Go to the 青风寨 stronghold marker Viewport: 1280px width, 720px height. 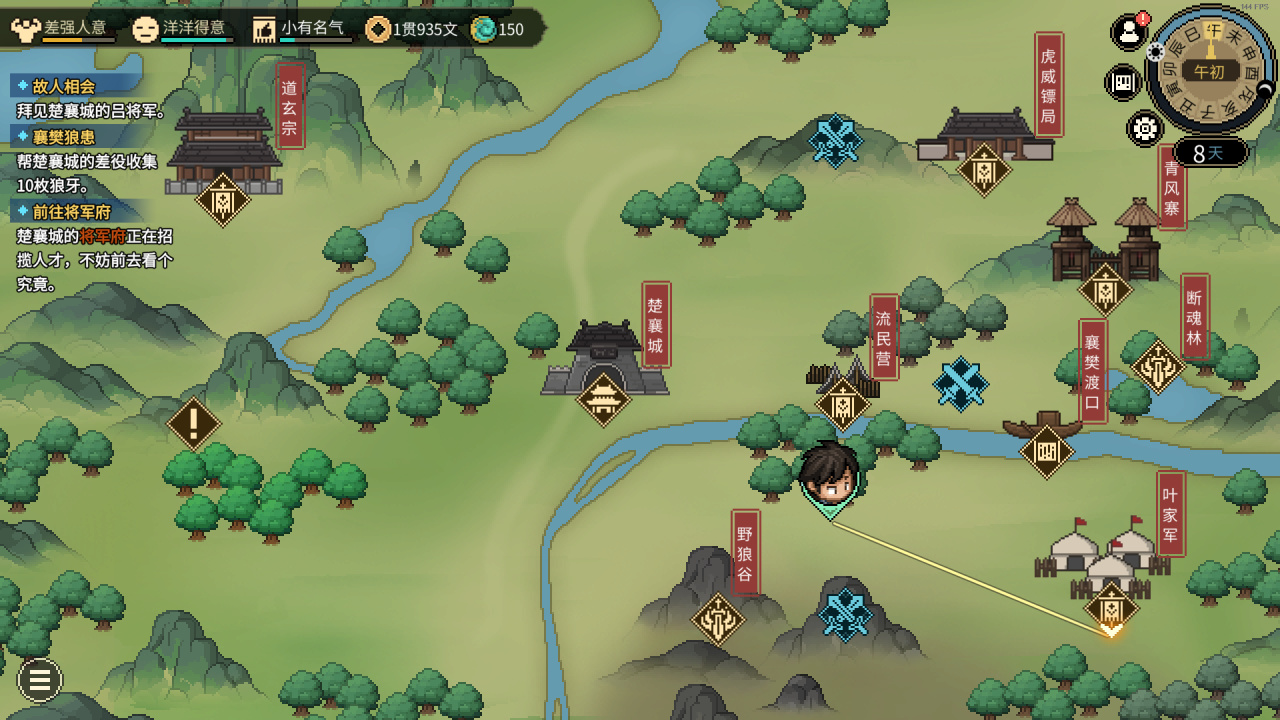pyautogui.click(x=1105, y=290)
